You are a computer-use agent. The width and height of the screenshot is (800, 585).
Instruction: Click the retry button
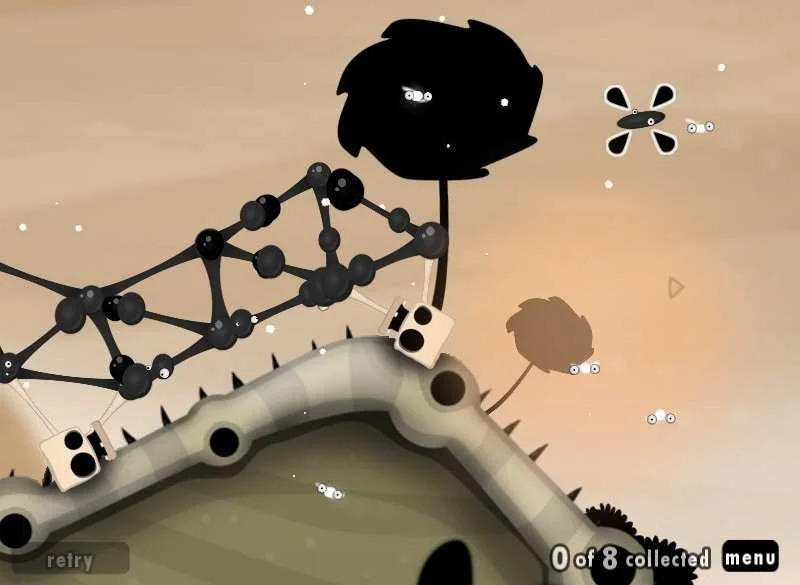click(70, 560)
